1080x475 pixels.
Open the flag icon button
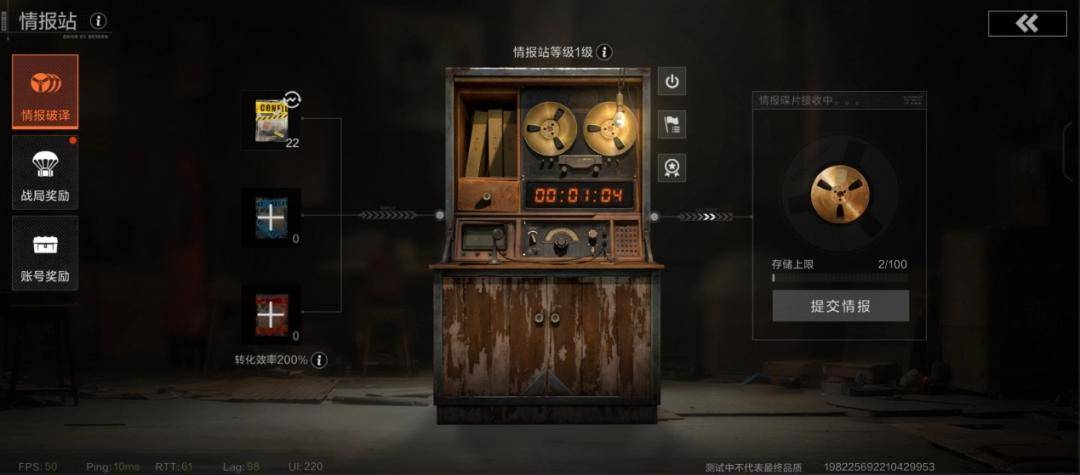[672, 125]
